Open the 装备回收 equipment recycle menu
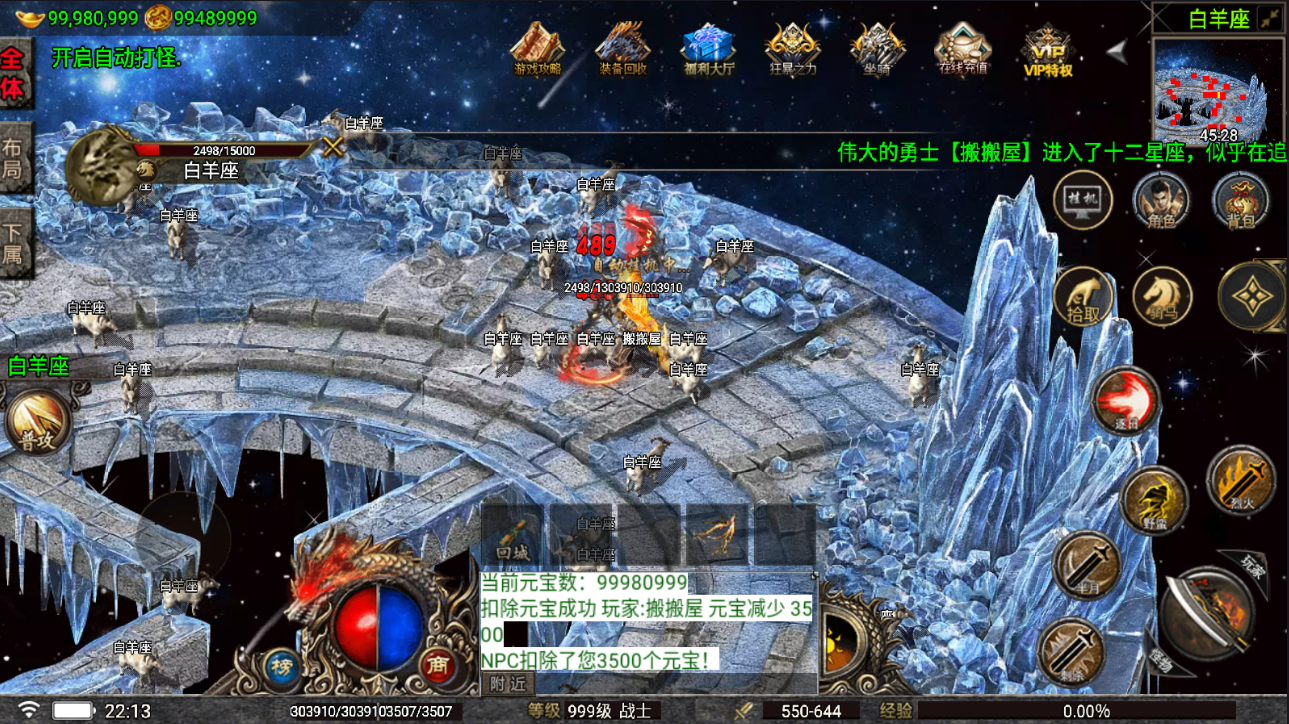Screen dimensions: 1289x724 [623, 49]
